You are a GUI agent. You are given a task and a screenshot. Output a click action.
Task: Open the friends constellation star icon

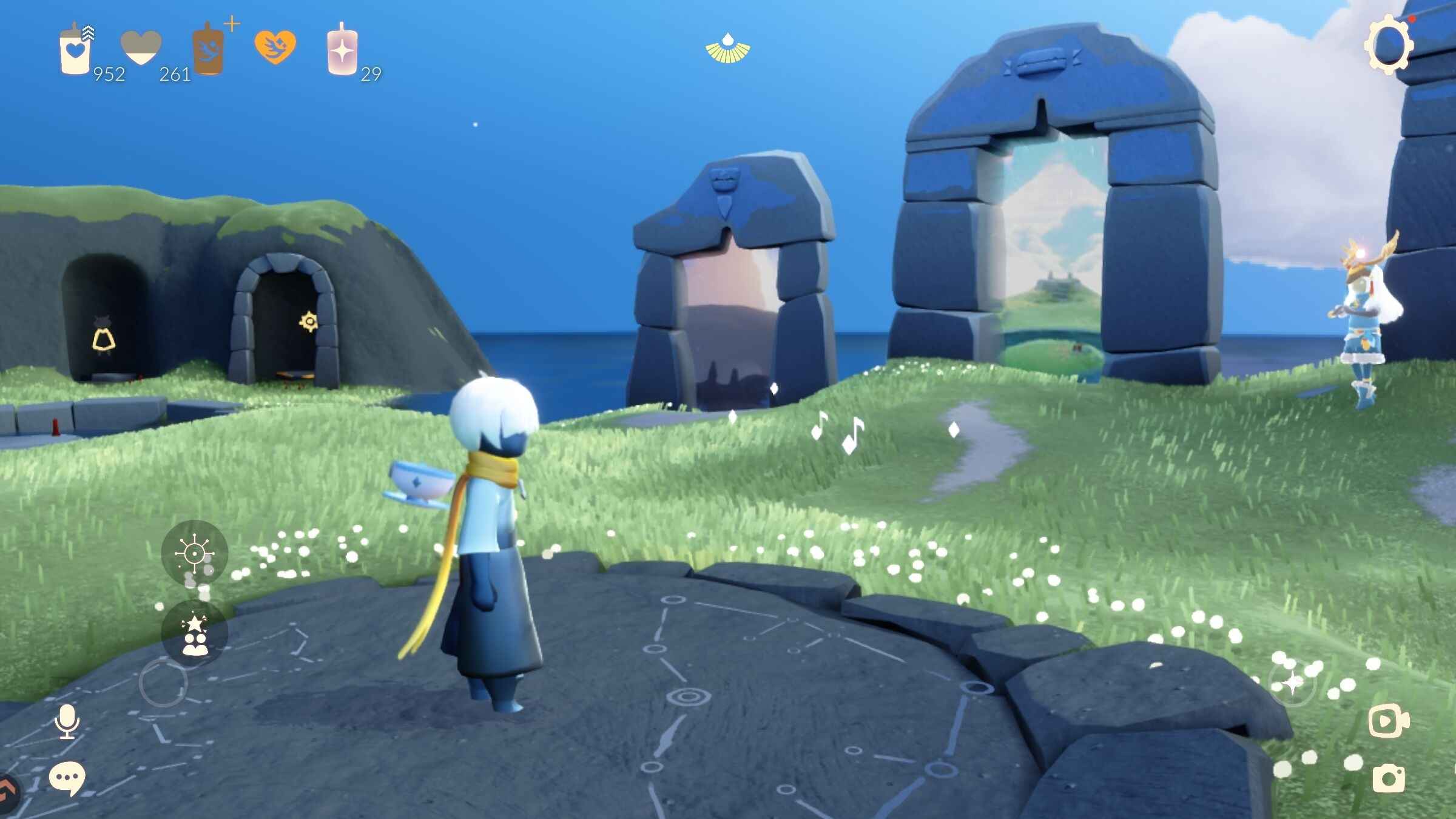pyautogui.click(x=194, y=634)
